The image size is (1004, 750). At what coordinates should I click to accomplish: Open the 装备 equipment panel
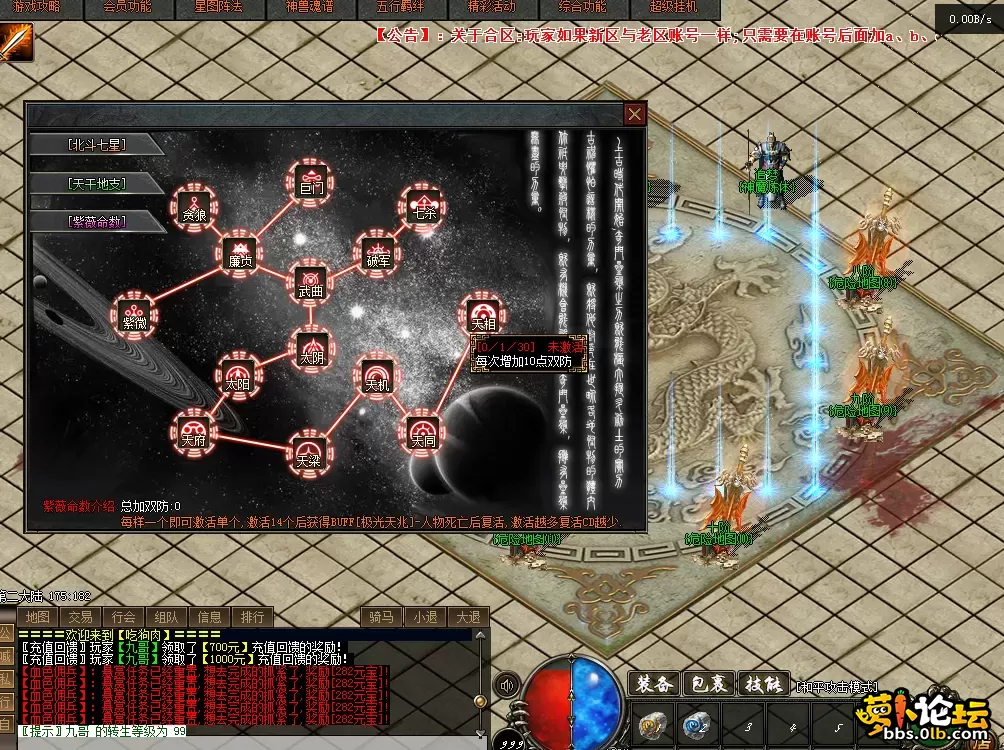654,685
